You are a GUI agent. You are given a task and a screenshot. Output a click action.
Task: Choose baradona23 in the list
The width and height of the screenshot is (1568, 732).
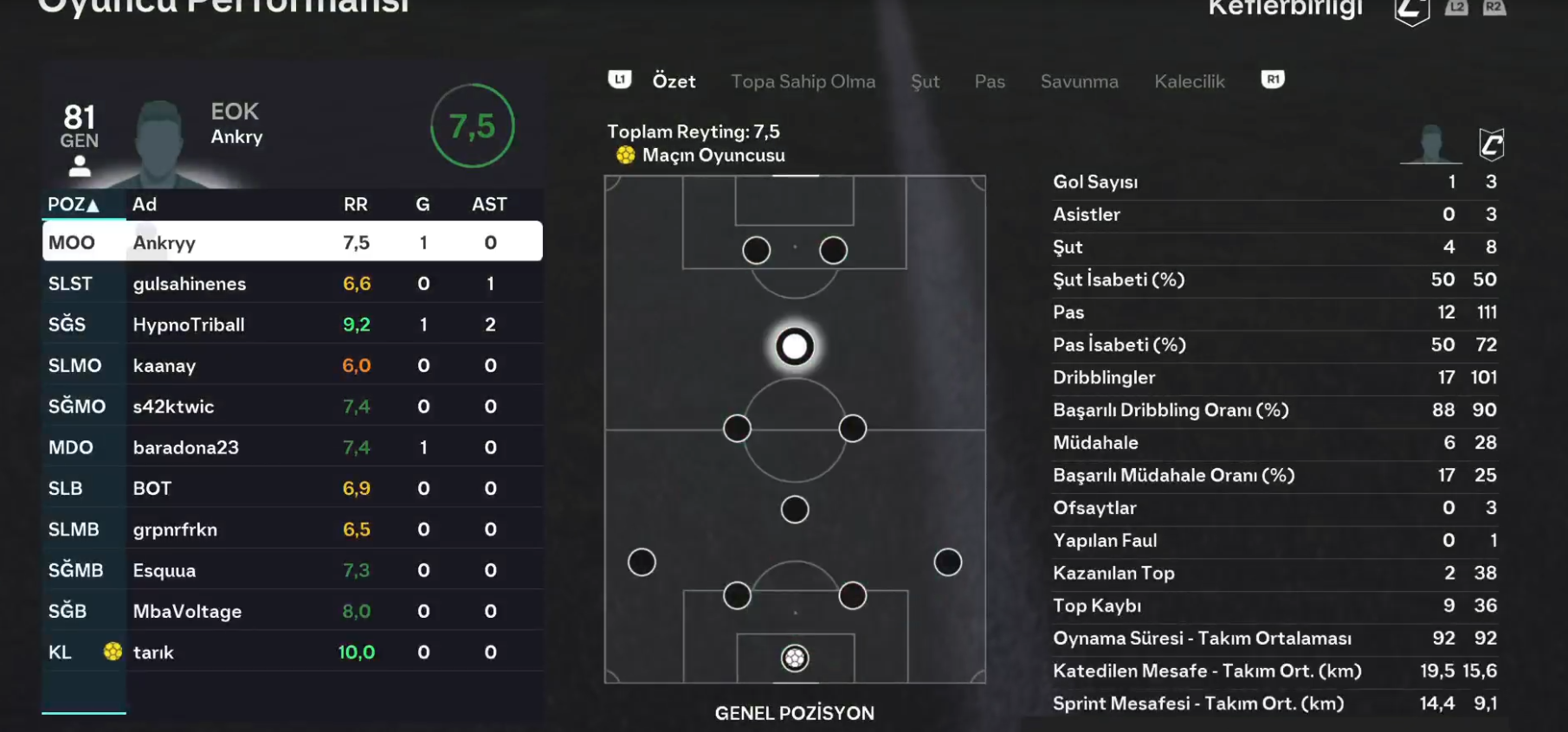click(x=293, y=447)
